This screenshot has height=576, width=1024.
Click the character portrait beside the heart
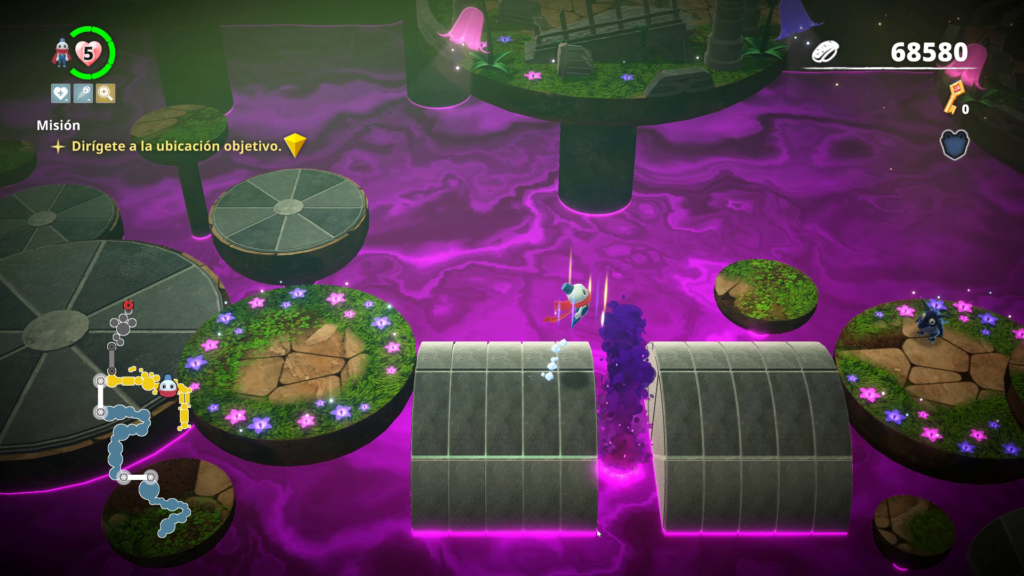62,53
